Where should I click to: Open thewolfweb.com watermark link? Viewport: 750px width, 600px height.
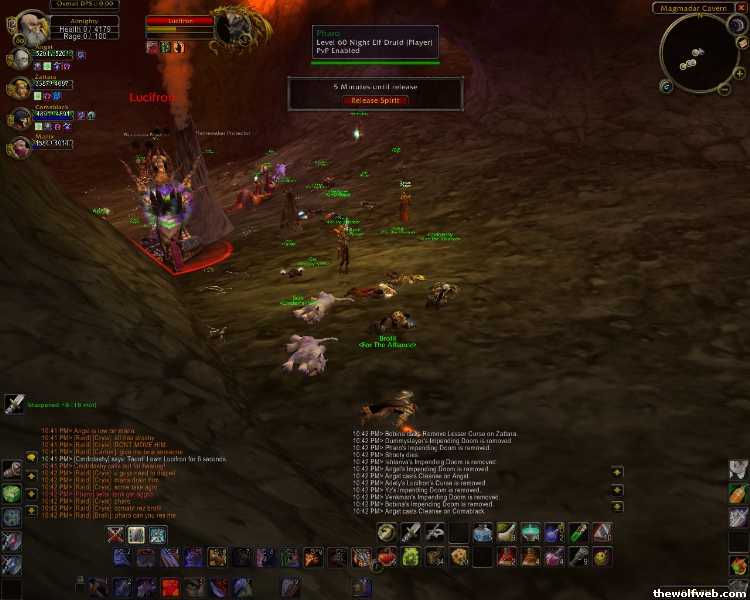700,592
